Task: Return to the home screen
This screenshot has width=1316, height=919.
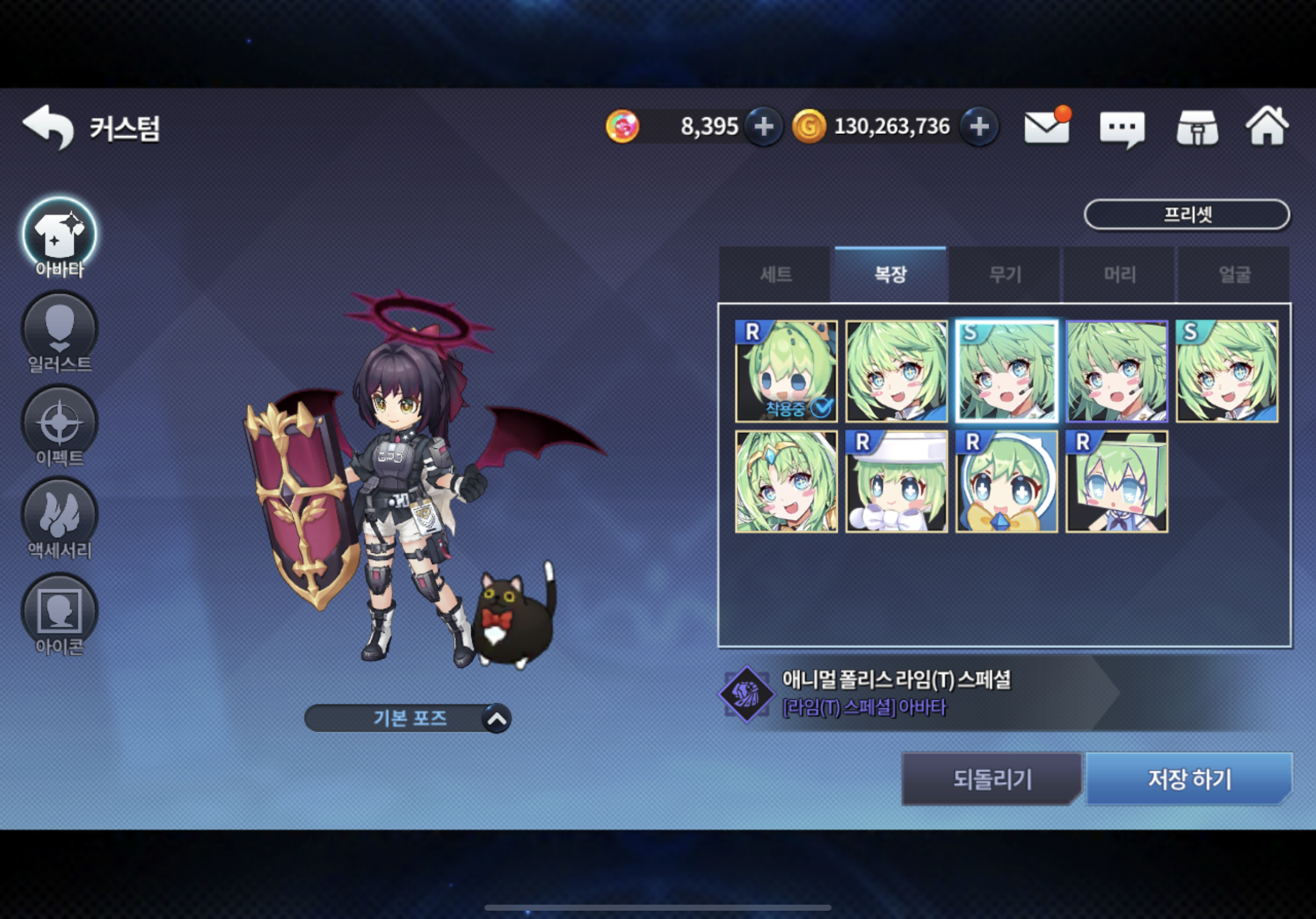Action: 1268,127
